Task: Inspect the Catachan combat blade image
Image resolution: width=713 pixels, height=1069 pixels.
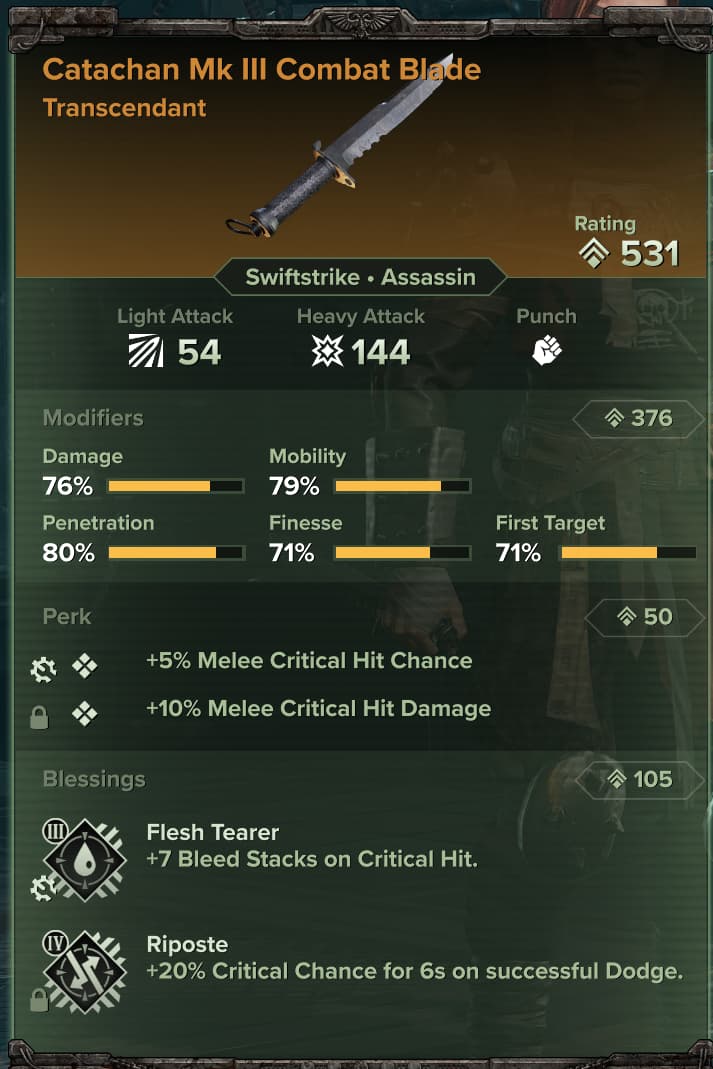Action: (x=337, y=148)
